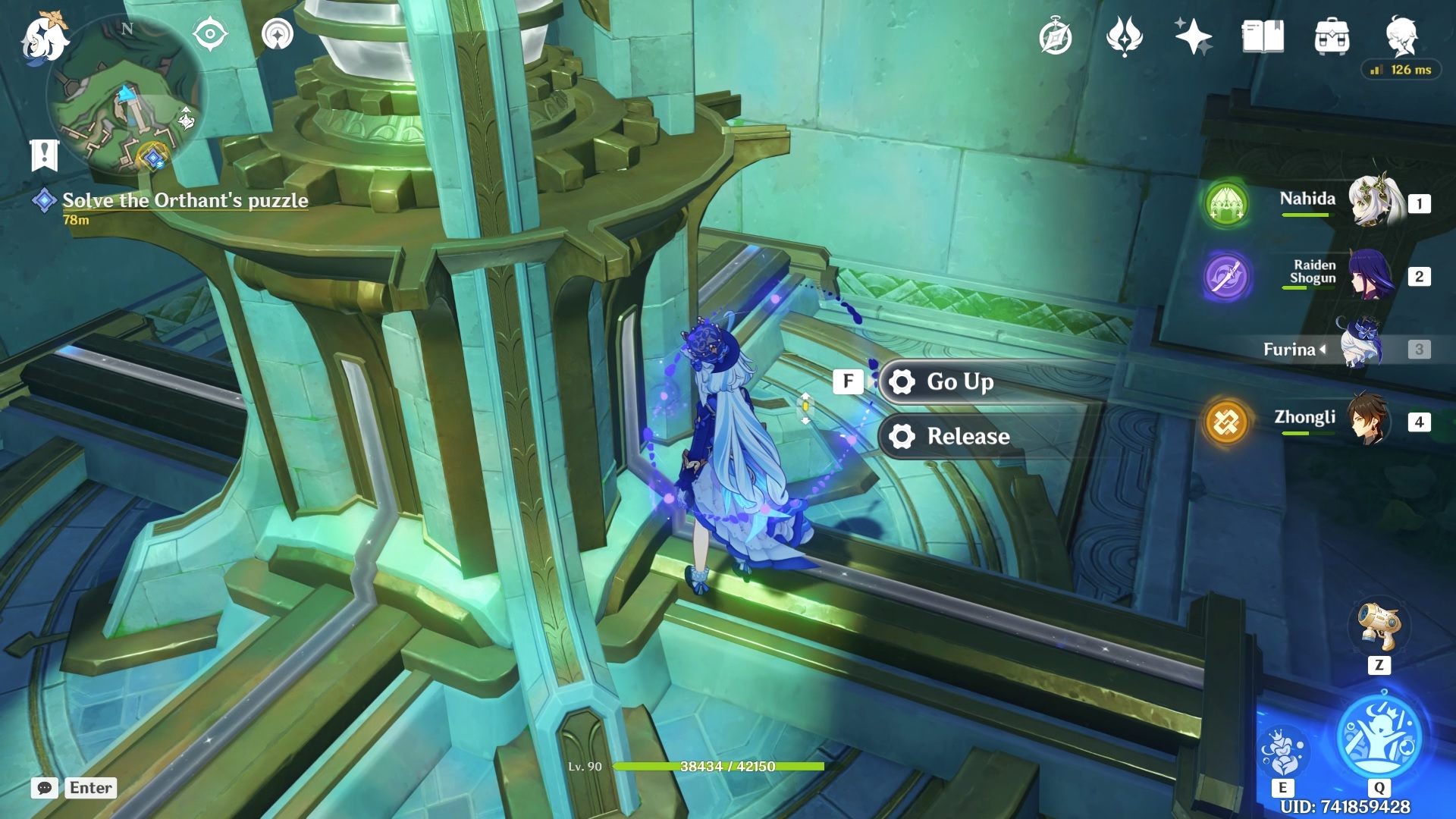This screenshot has width=1456, height=819.
Task: Open the backpack Inventory icon
Action: coord(1332,36)
